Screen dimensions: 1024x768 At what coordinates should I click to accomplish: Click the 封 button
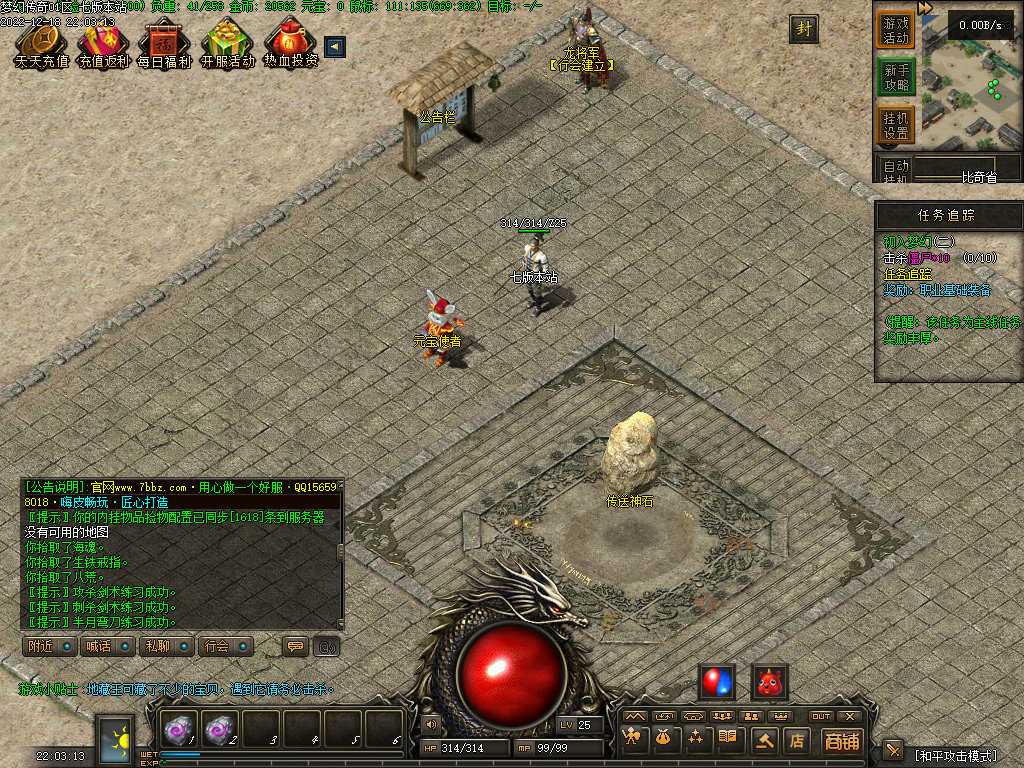(803, 29)
